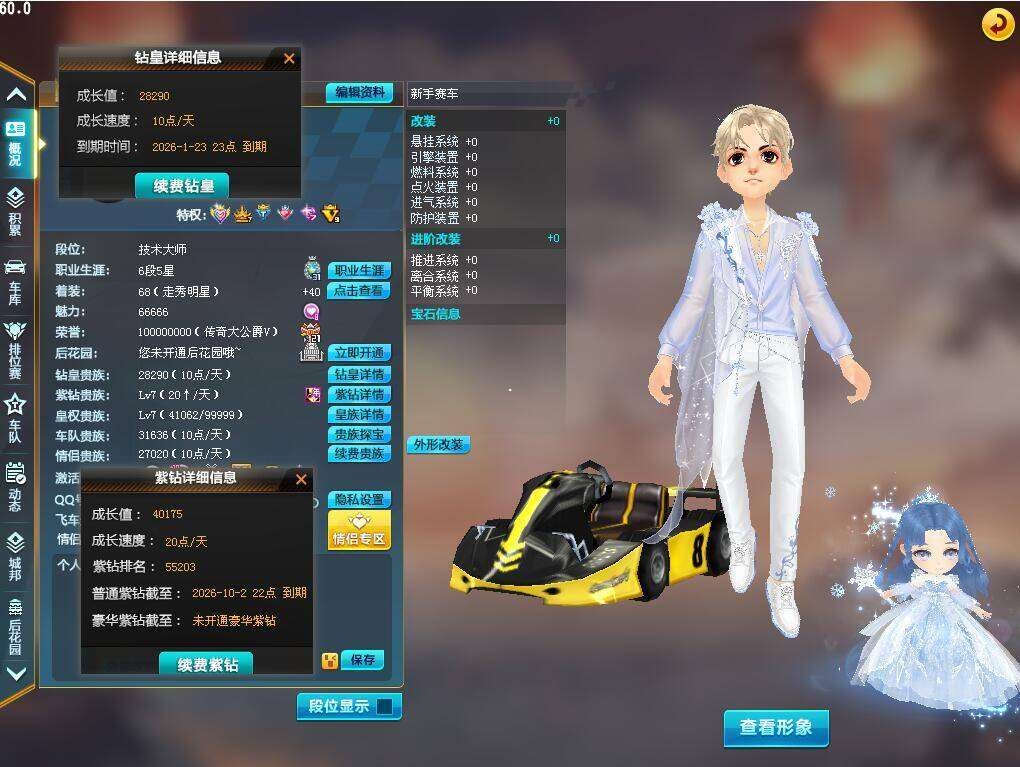Open the 职业生涯 career button
Screen dimensions: 1020x767
click(x=359, y=271)
